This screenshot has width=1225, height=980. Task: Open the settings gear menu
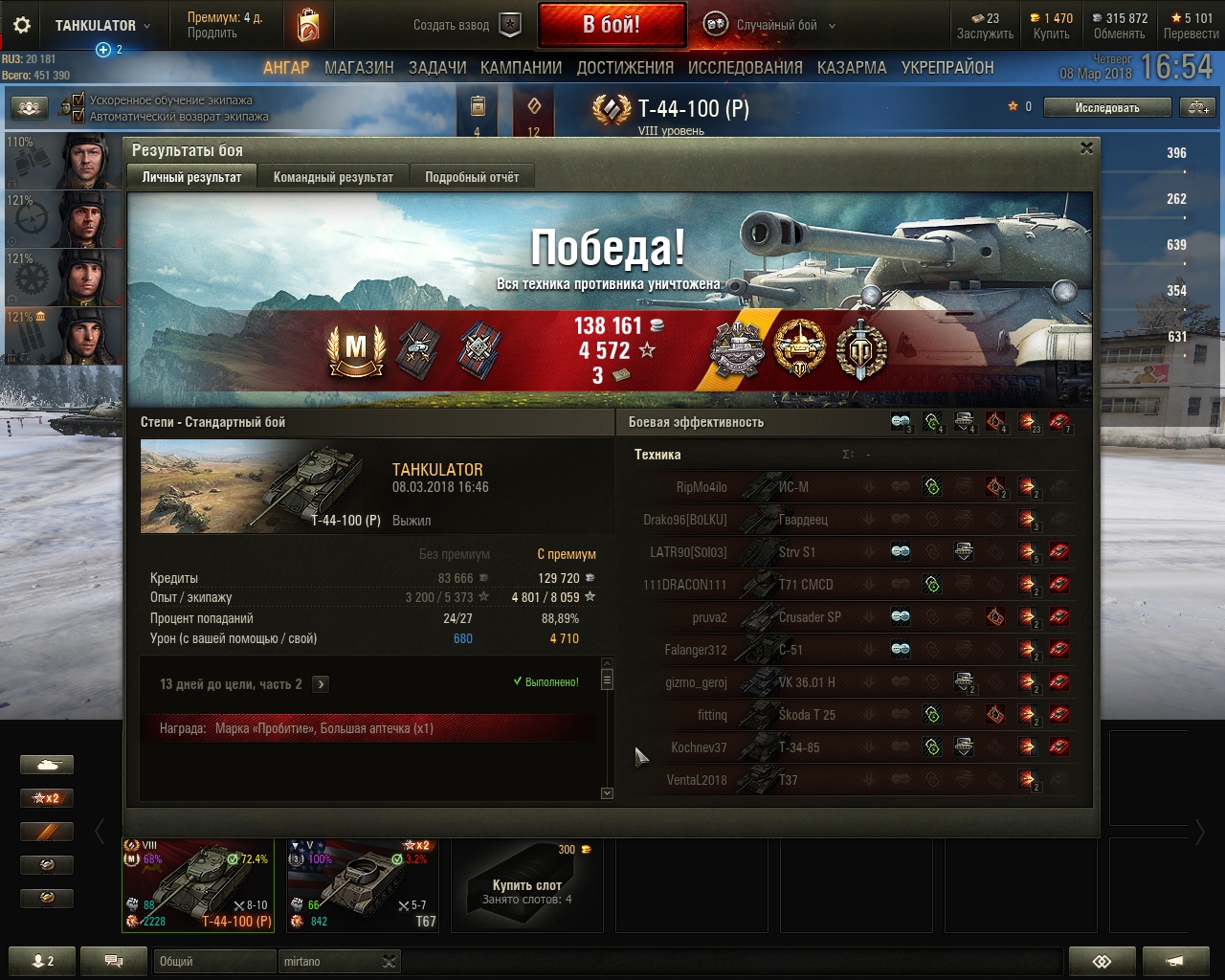click(x=21, y=26)
